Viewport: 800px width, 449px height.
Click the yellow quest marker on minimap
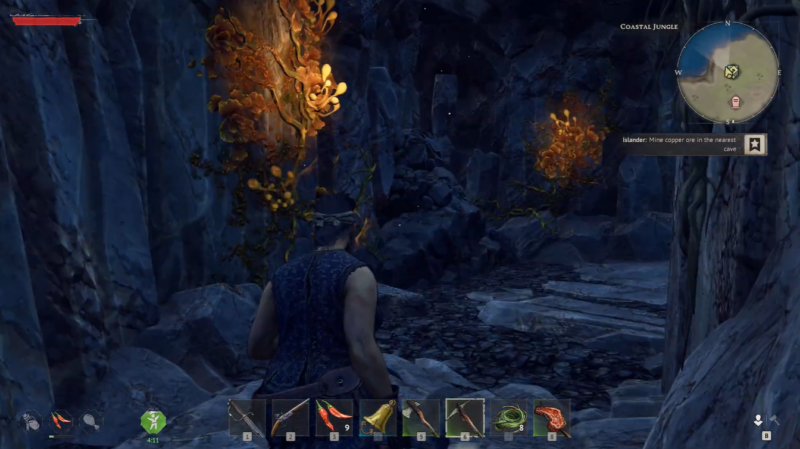[x=732, y=71]
